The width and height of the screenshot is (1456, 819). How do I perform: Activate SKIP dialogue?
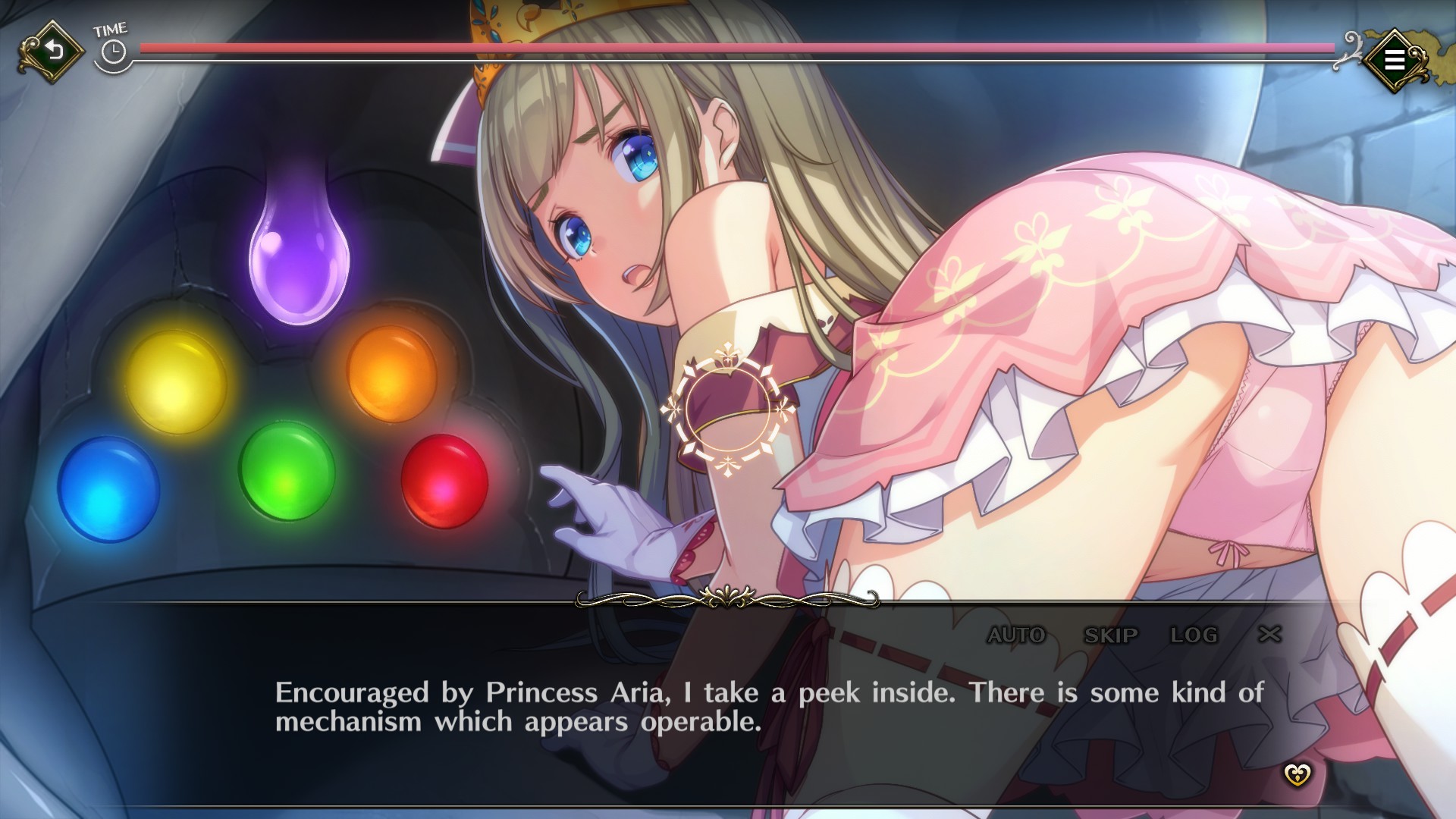[1111, 635]
